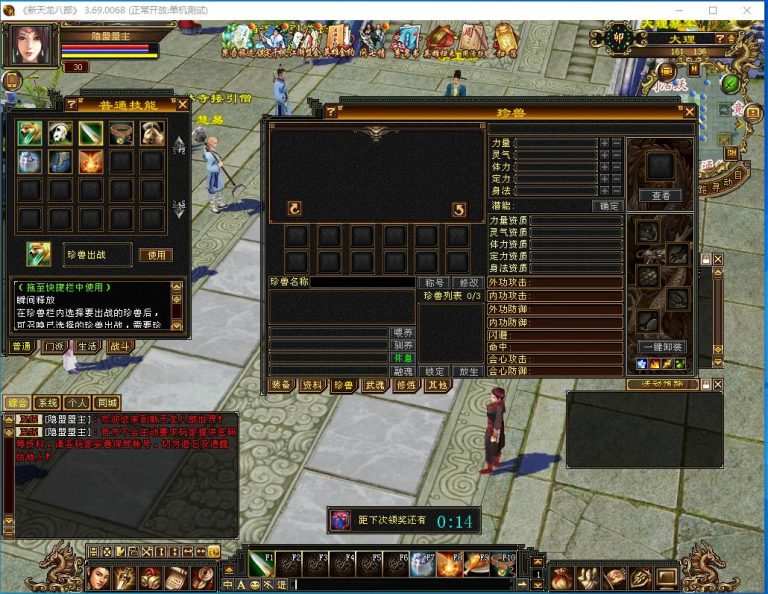Click the 查看 view button
Viewport: 768px width, 594px height.
point(661,195)
